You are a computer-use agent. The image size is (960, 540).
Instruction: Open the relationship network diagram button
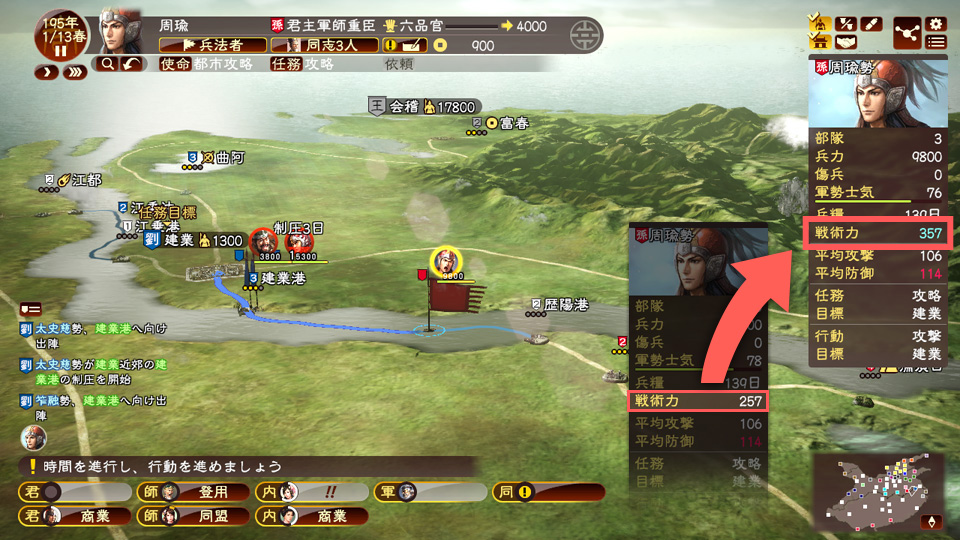click(907, 32)
